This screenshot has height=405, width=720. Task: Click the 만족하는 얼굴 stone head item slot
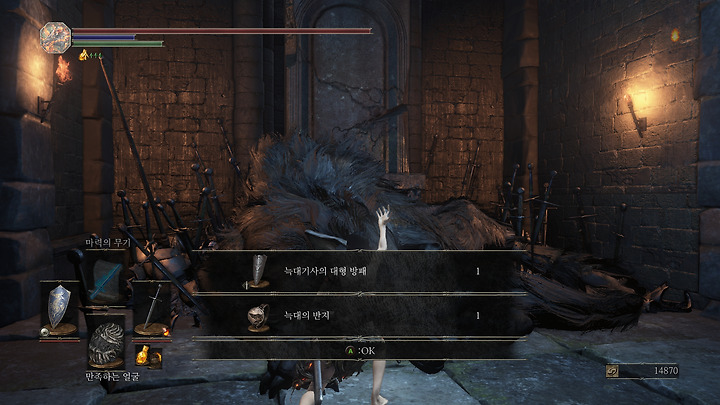[x=104, y=345]
